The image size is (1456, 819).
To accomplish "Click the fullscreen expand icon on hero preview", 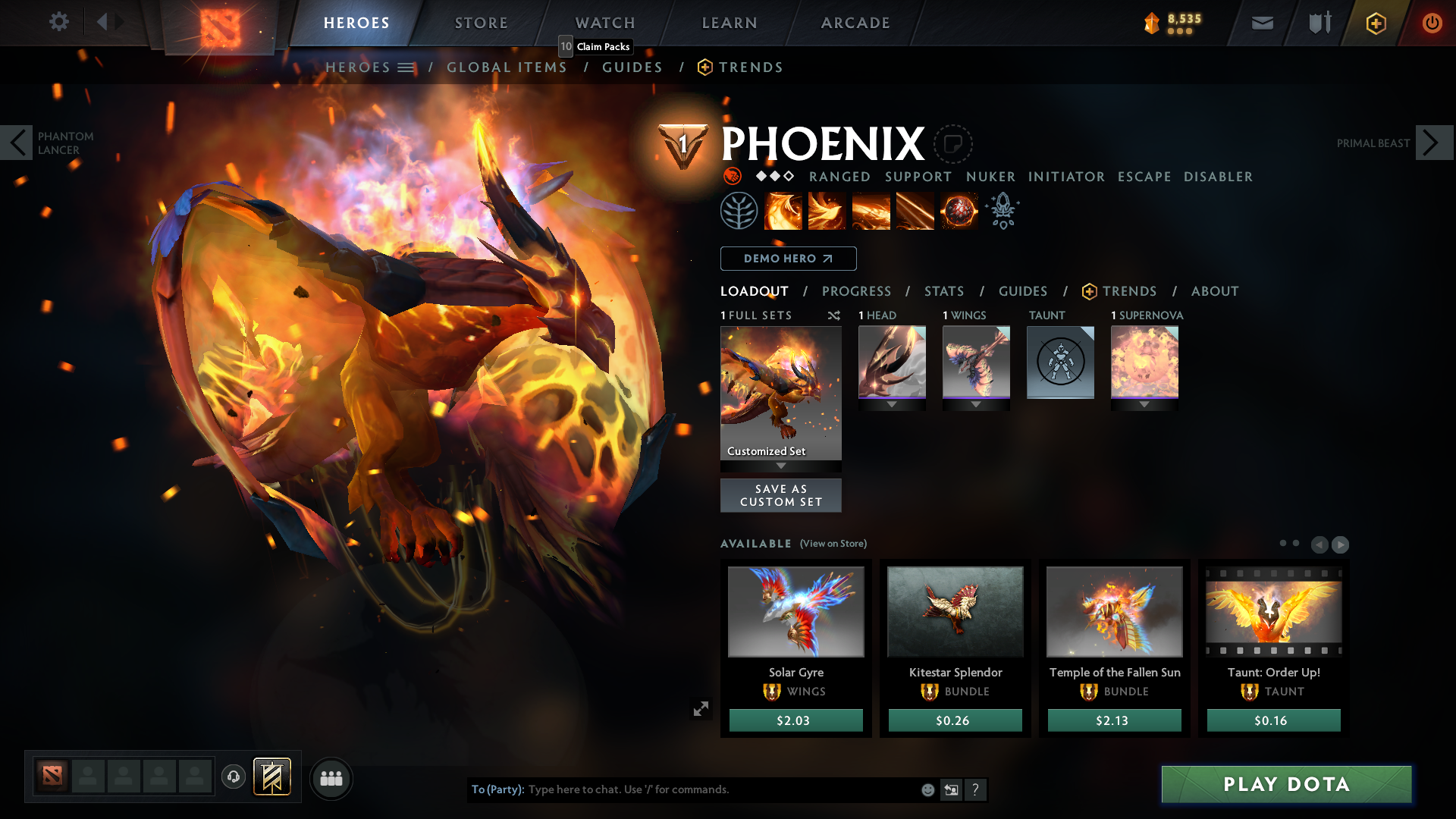I will [701, 708].
